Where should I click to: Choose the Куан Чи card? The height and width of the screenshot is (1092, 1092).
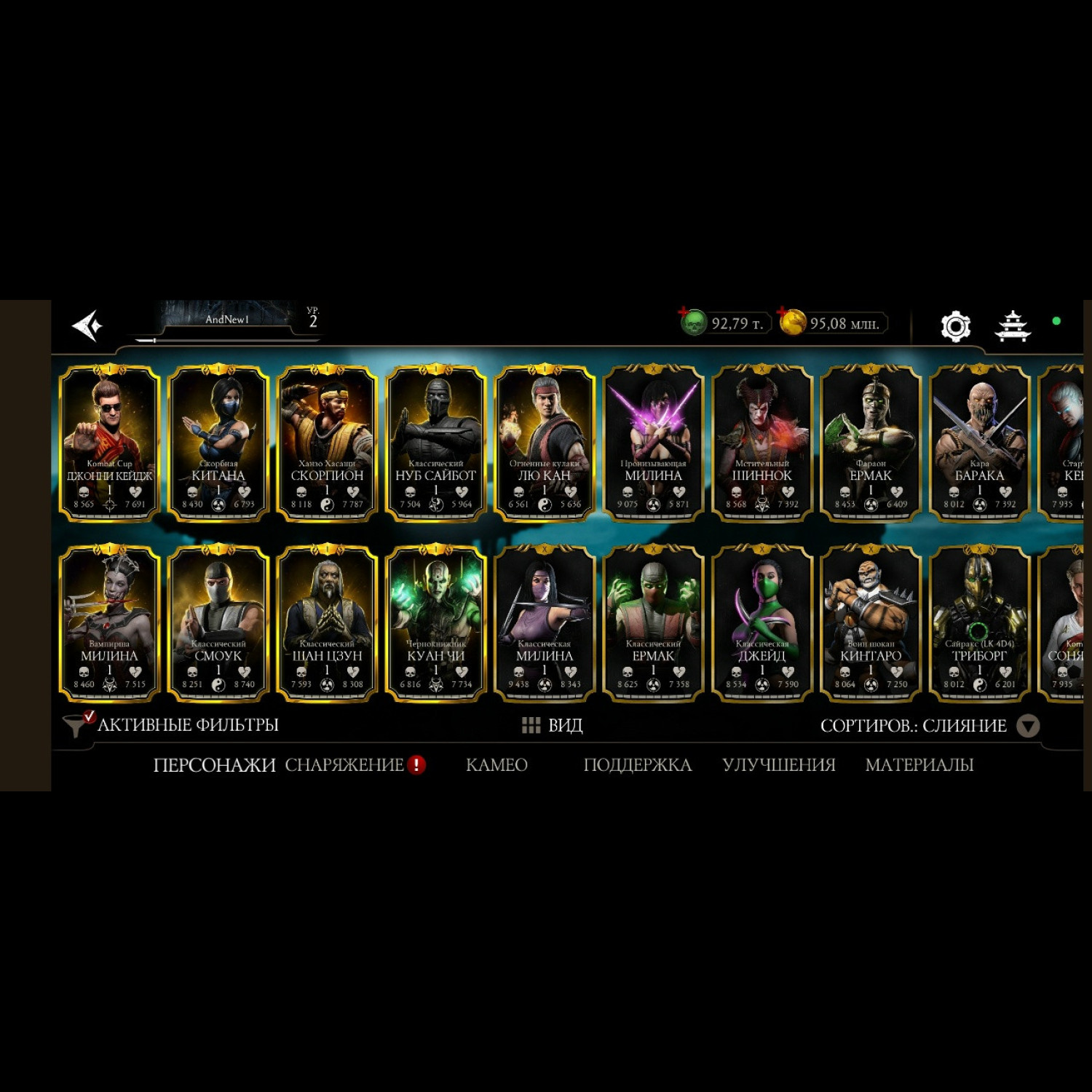(435, 623)
